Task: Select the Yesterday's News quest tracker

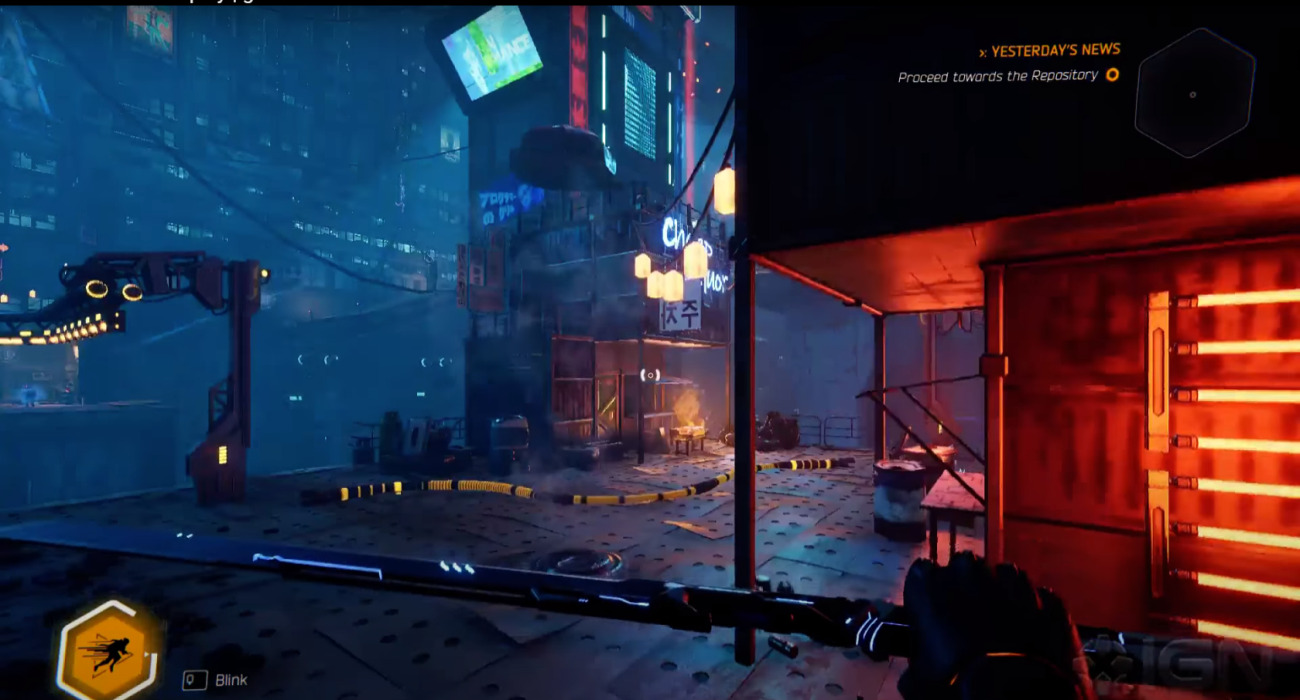Action: 1055,50
